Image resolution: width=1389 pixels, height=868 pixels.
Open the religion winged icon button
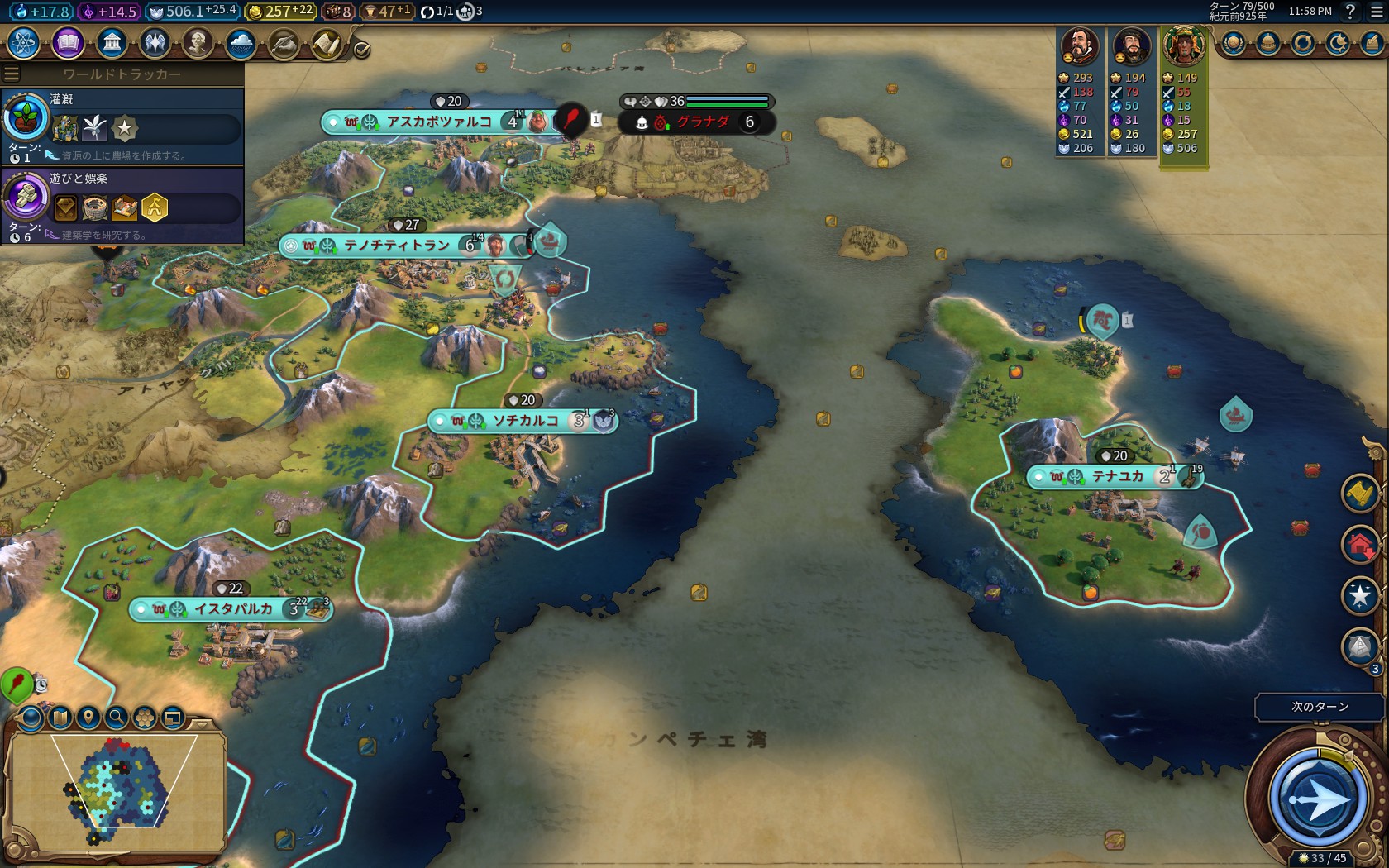pos(155,42)
